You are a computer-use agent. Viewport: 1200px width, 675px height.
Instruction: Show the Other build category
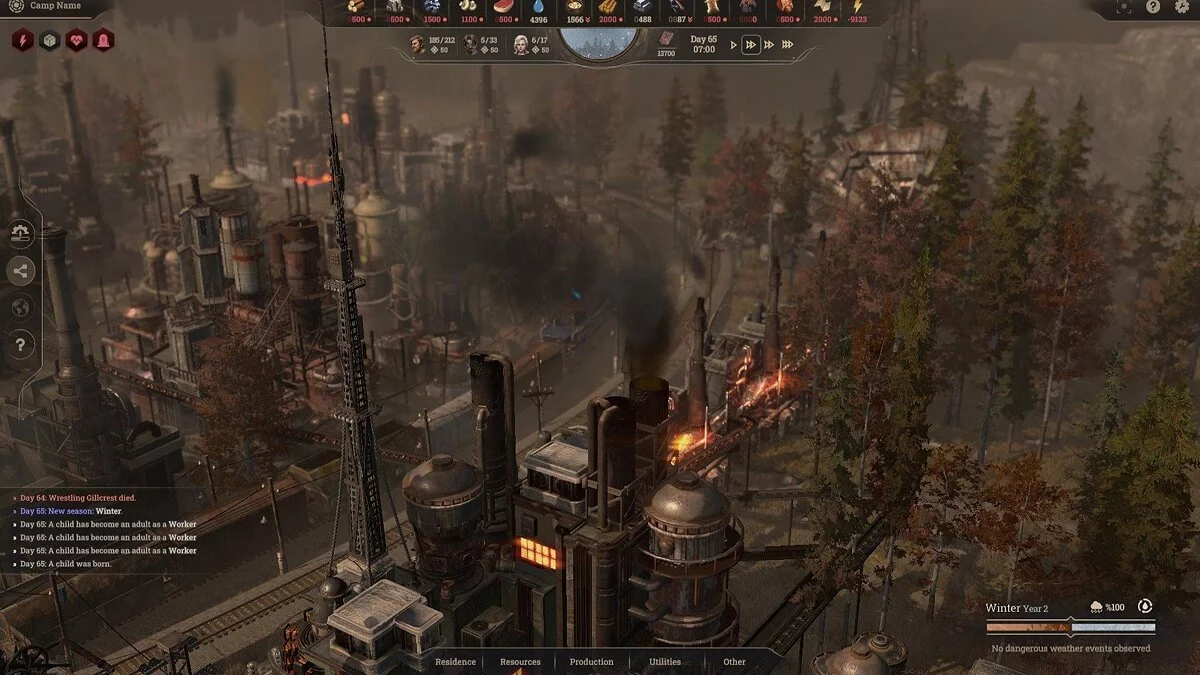click(x=734, y=662)
